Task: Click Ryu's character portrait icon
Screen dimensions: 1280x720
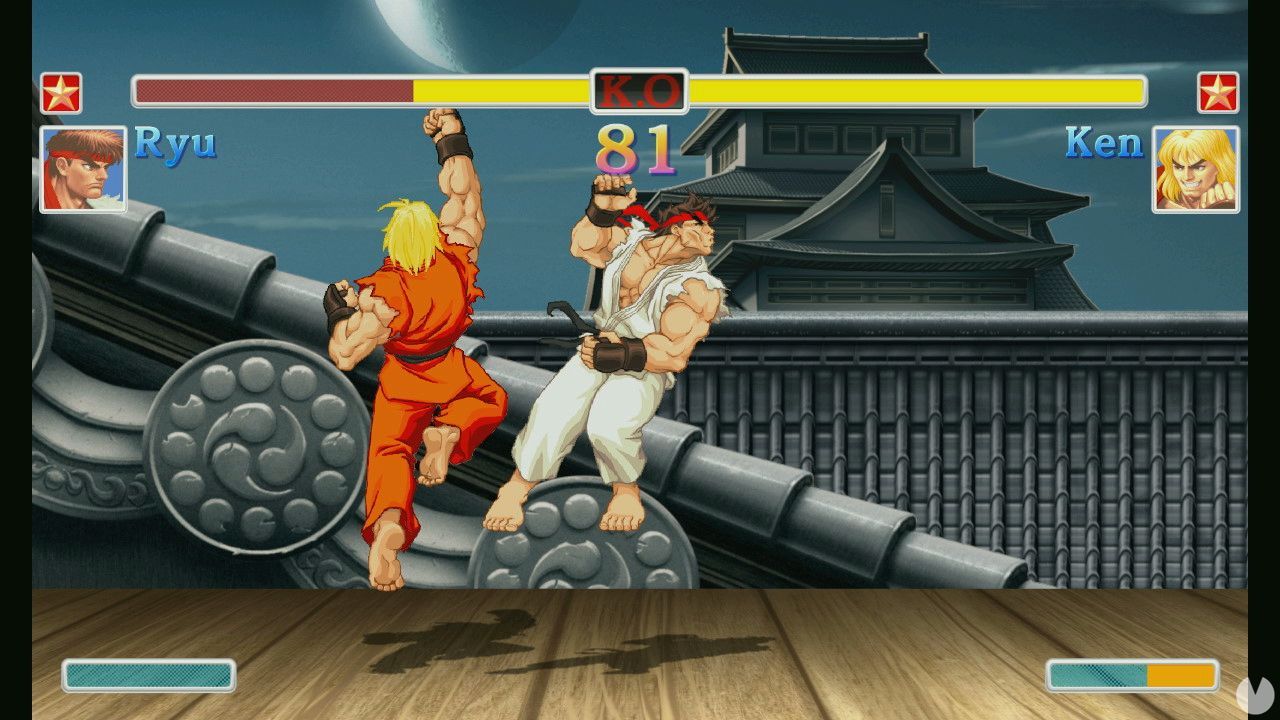Action: click(x=82, y=169)
